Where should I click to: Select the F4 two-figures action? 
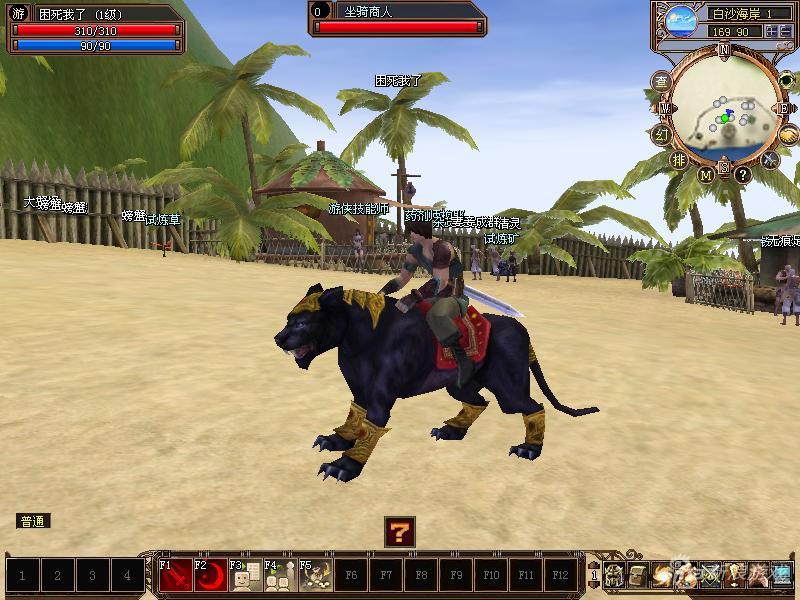coord(281,576)
